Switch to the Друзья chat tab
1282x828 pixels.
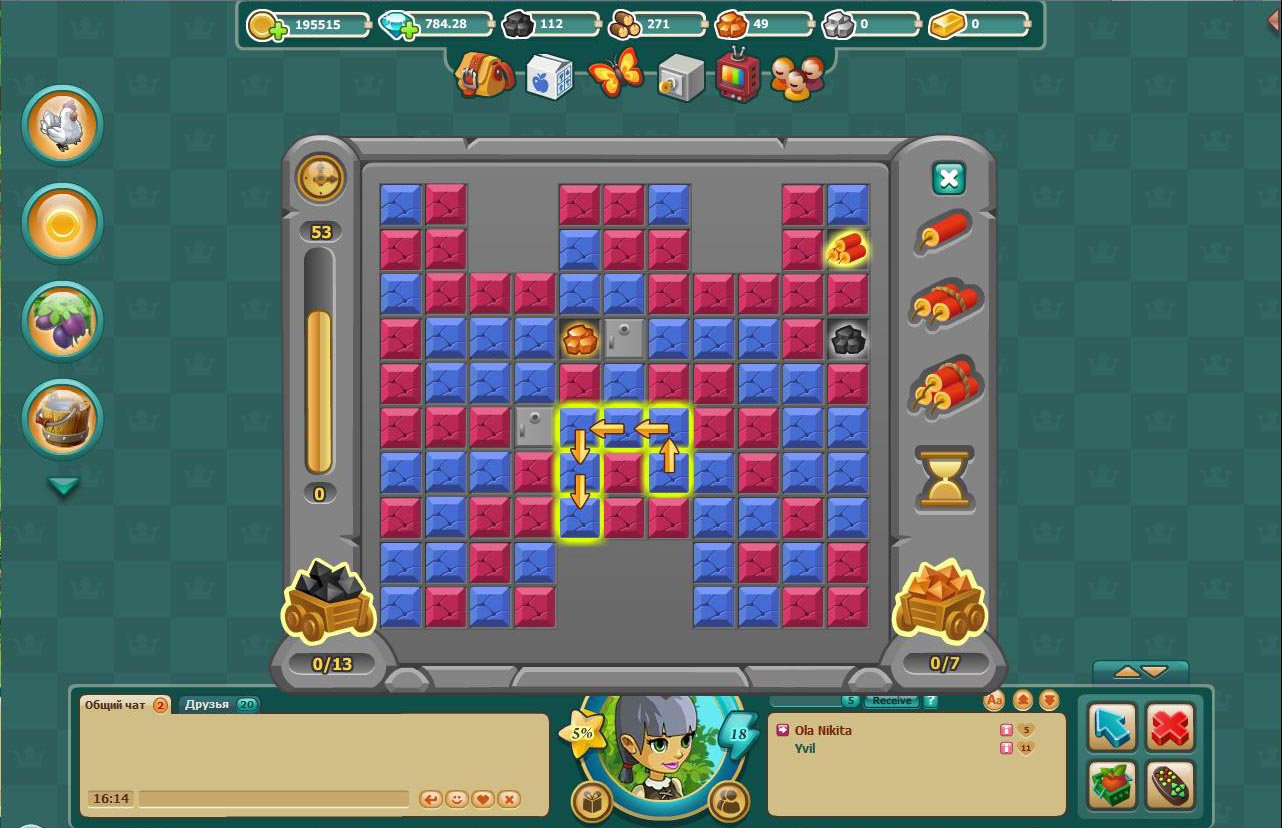coord(218,704)
